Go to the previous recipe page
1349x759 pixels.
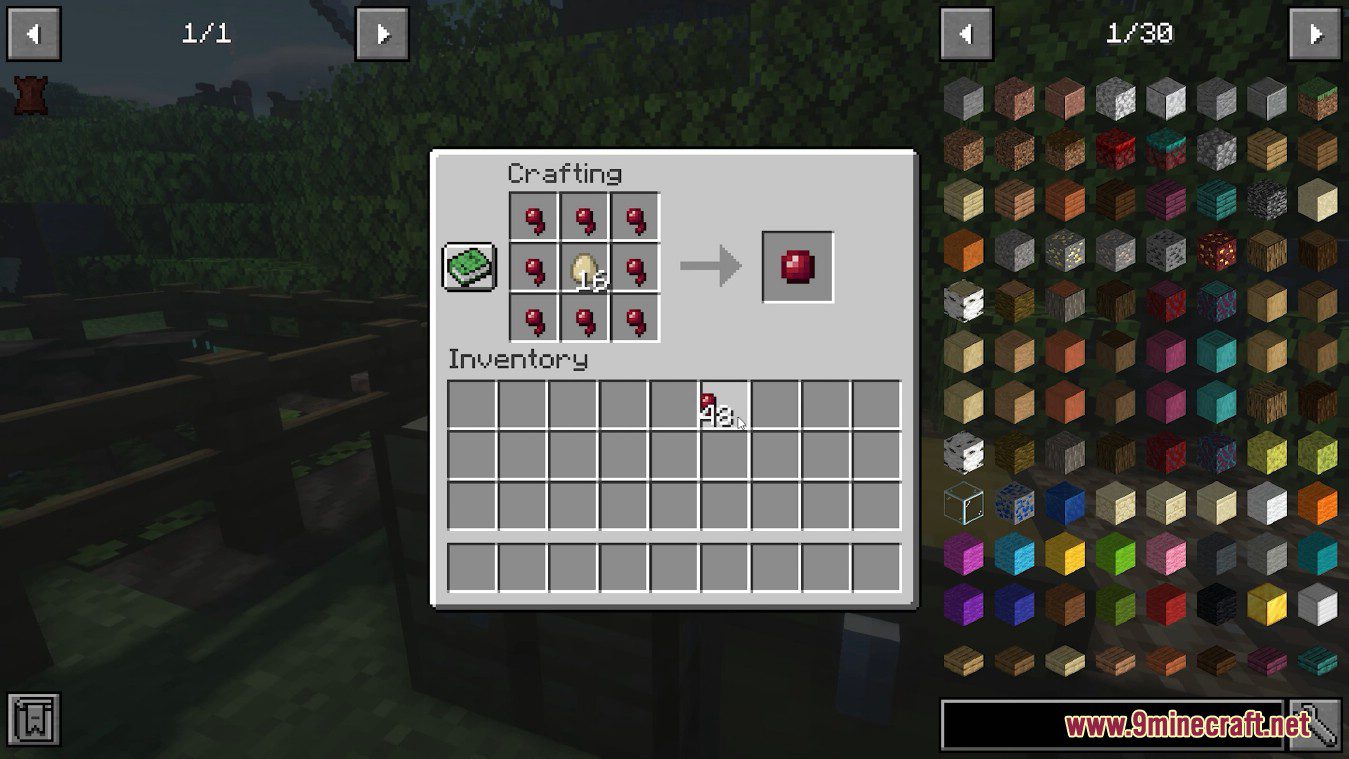35,33
